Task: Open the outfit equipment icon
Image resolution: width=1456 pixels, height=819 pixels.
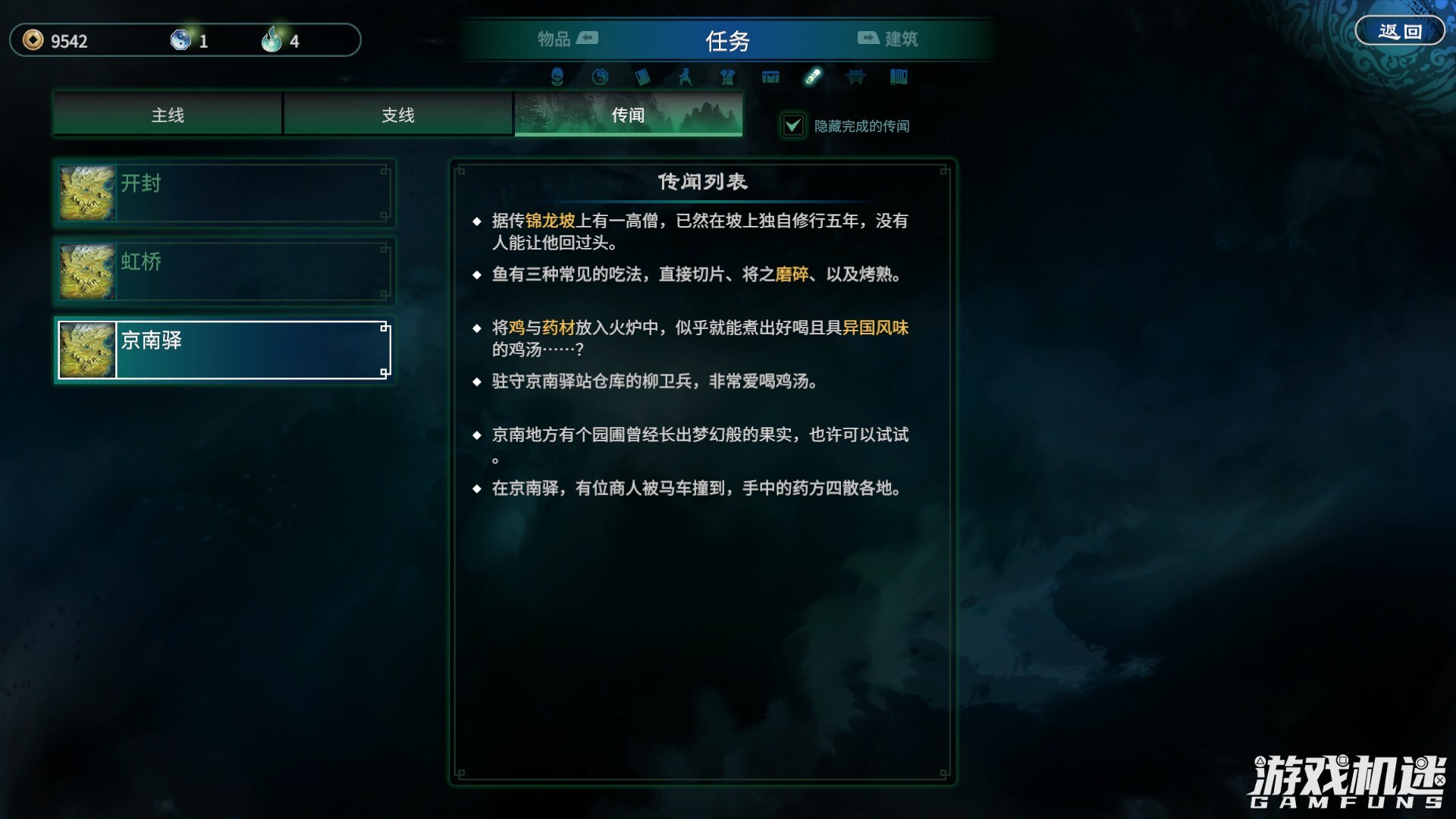Action: pyautogui.click(x=727, y=77)
